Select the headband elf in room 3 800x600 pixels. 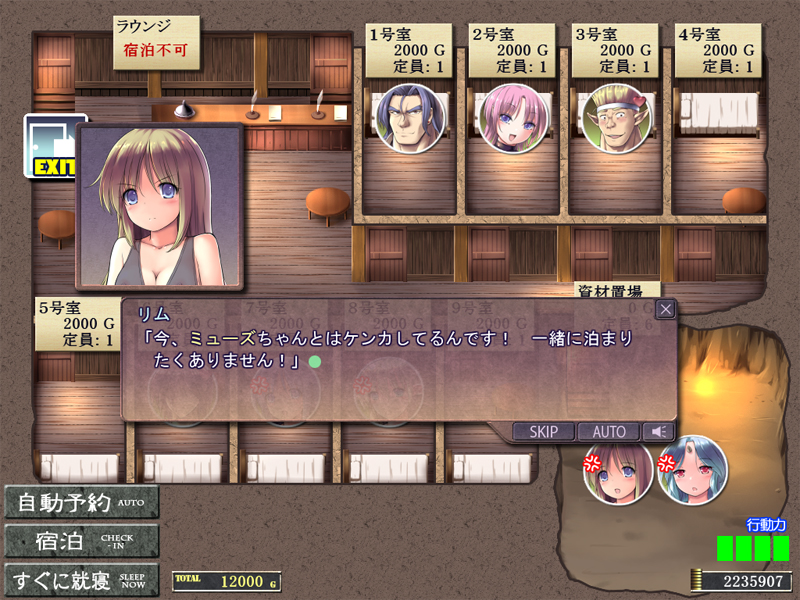[x=616, y=118]
